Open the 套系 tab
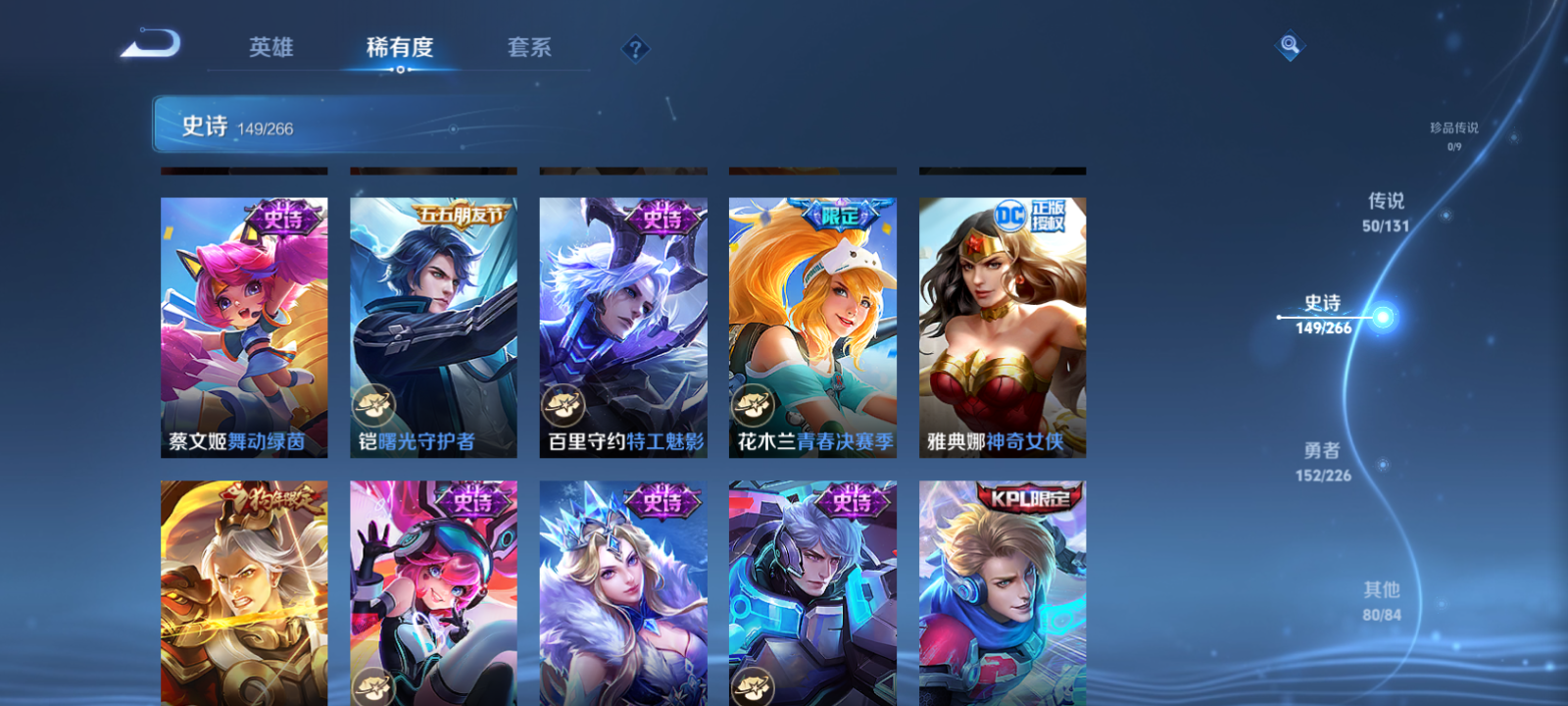Screen dimensions: 1568x706 pos(528,48)
